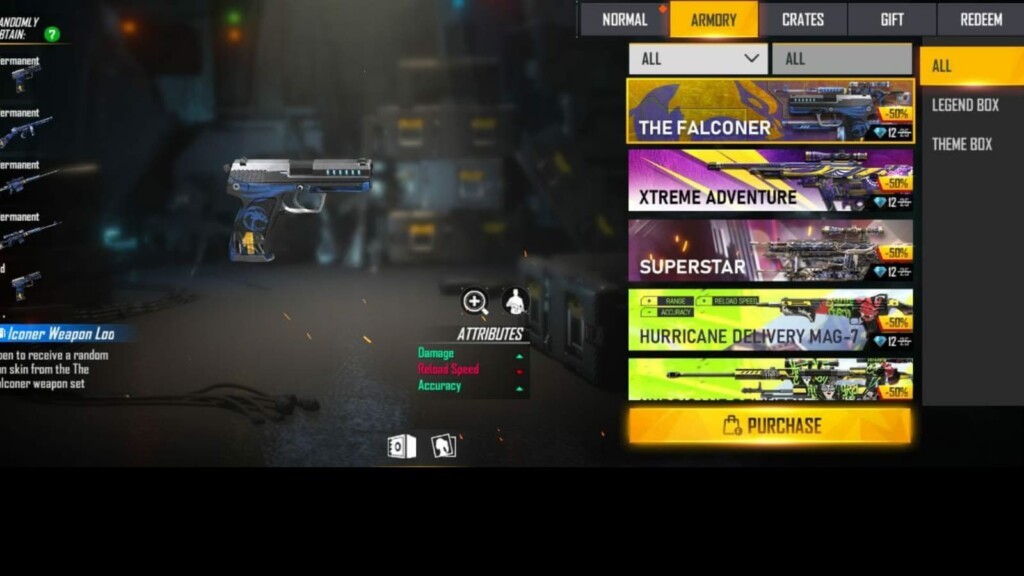This screenshot has width=1024, height=576.
Task: Pick the Superstar weapon box
Action: click(770, 250)
